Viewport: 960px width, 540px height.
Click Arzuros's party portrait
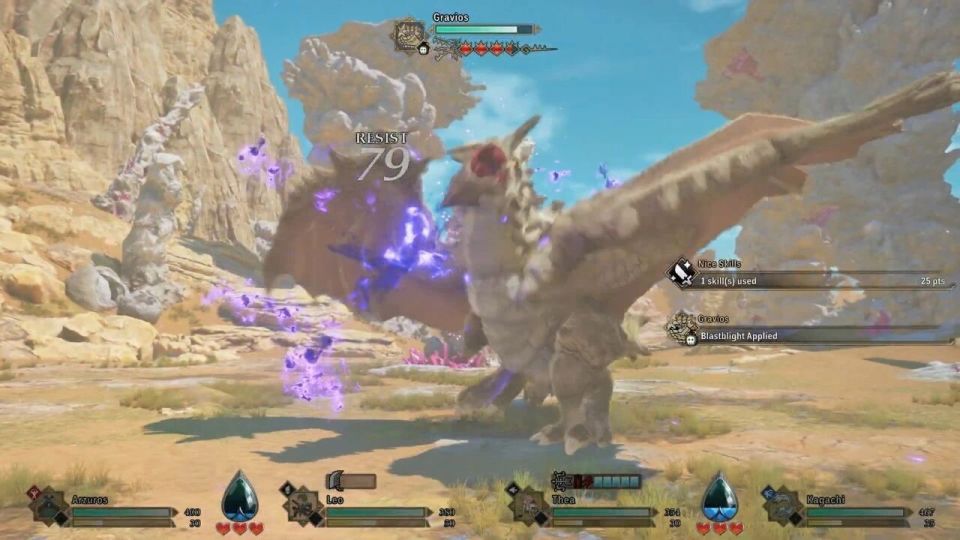point(49,506)
